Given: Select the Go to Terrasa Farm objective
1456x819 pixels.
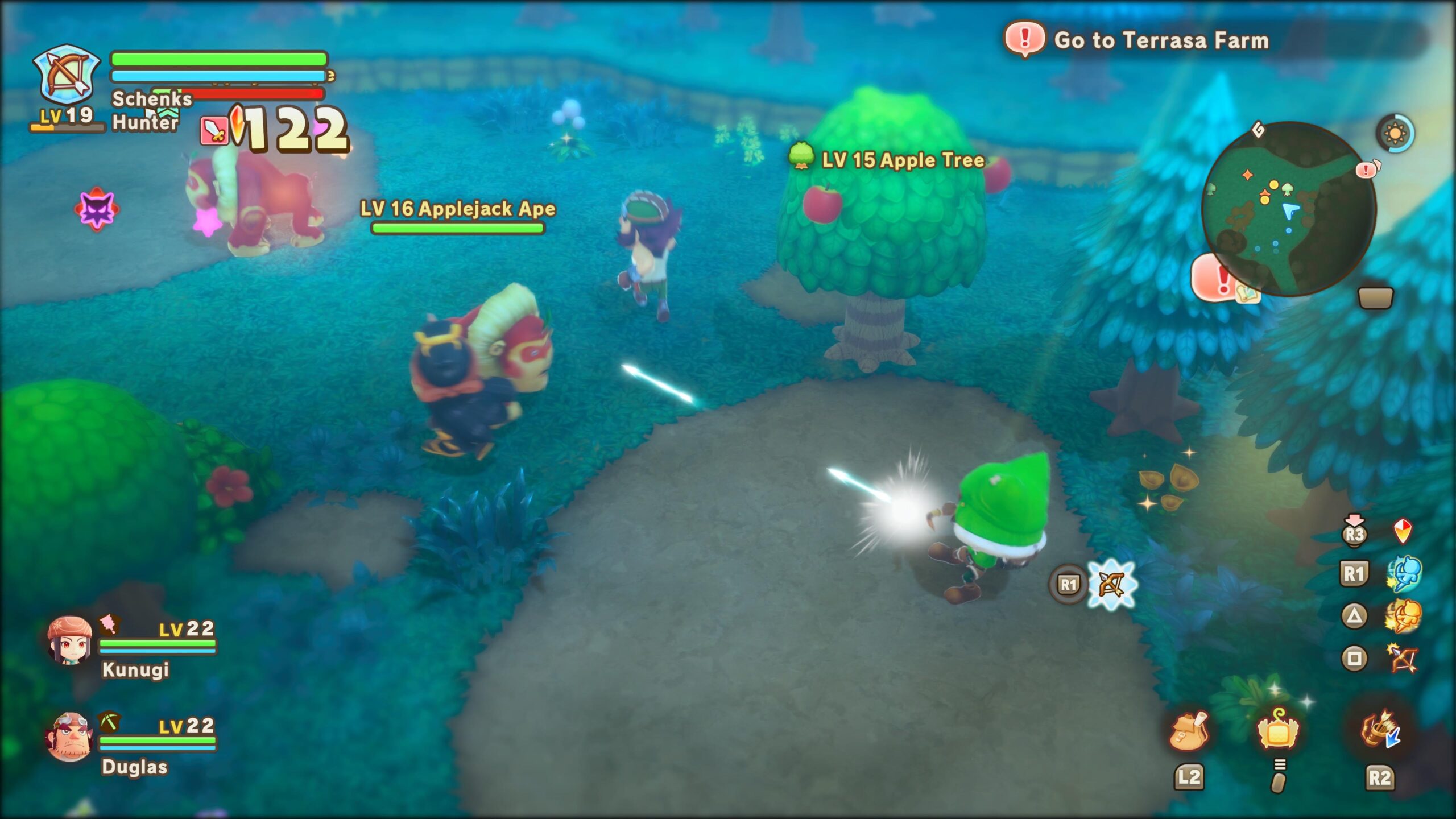Looking at the screenshot, I should click(1160, 40).
